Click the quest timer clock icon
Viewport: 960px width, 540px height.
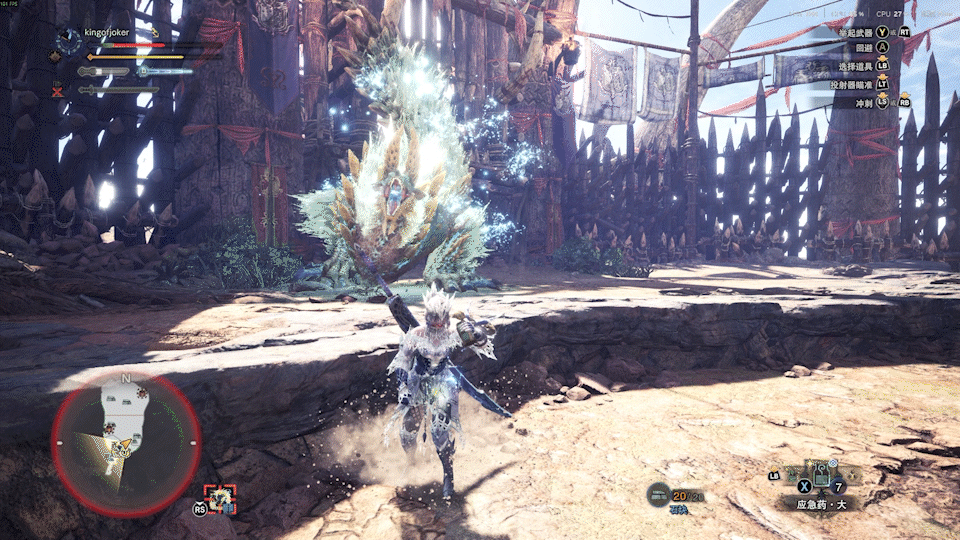68,39
